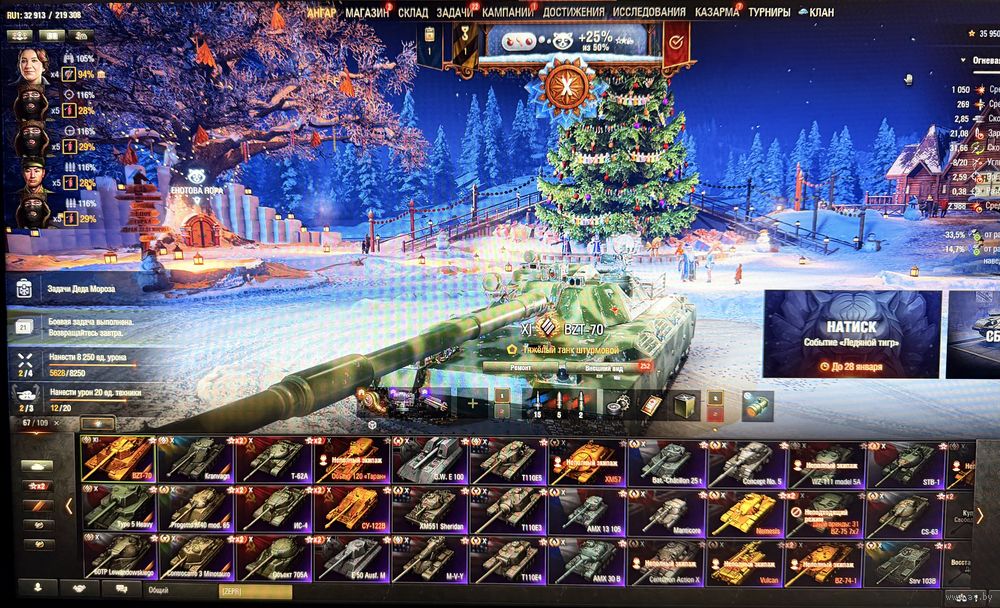1000x608 pixels.
Task: Switch to the Исследования (Research) tab
Action: coord(649,12)
